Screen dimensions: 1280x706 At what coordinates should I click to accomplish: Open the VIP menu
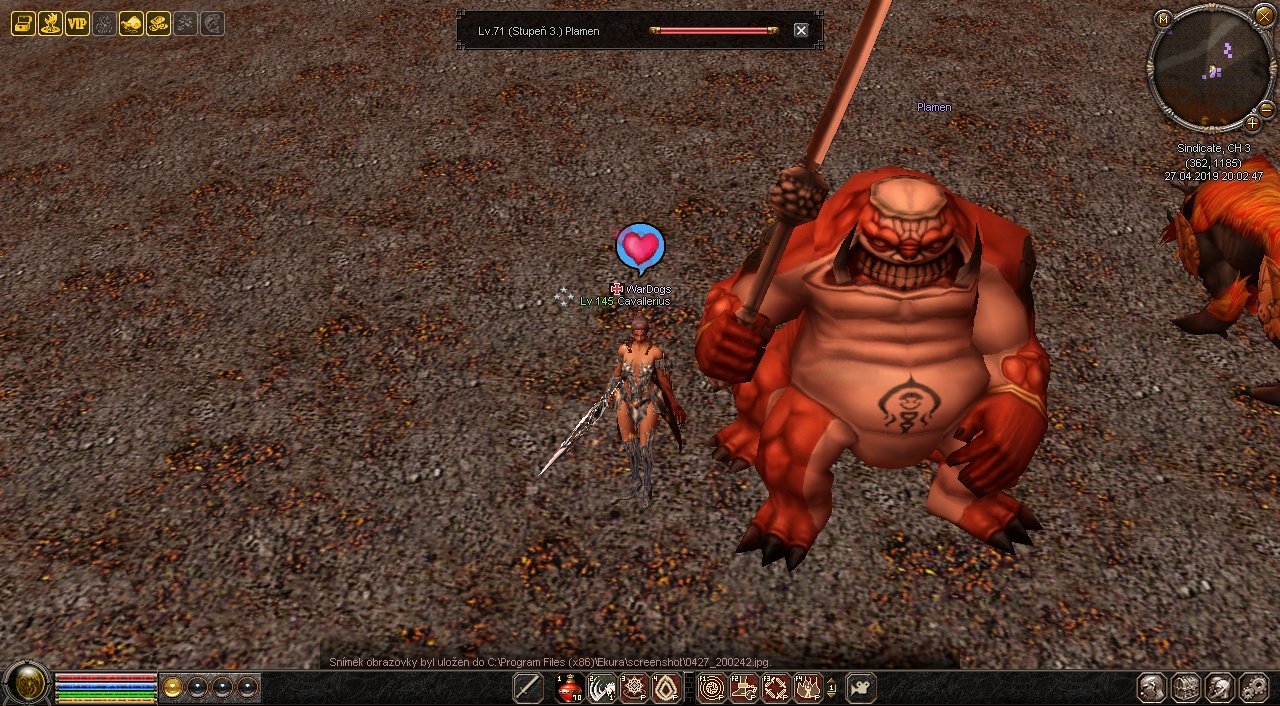[77, 24]
